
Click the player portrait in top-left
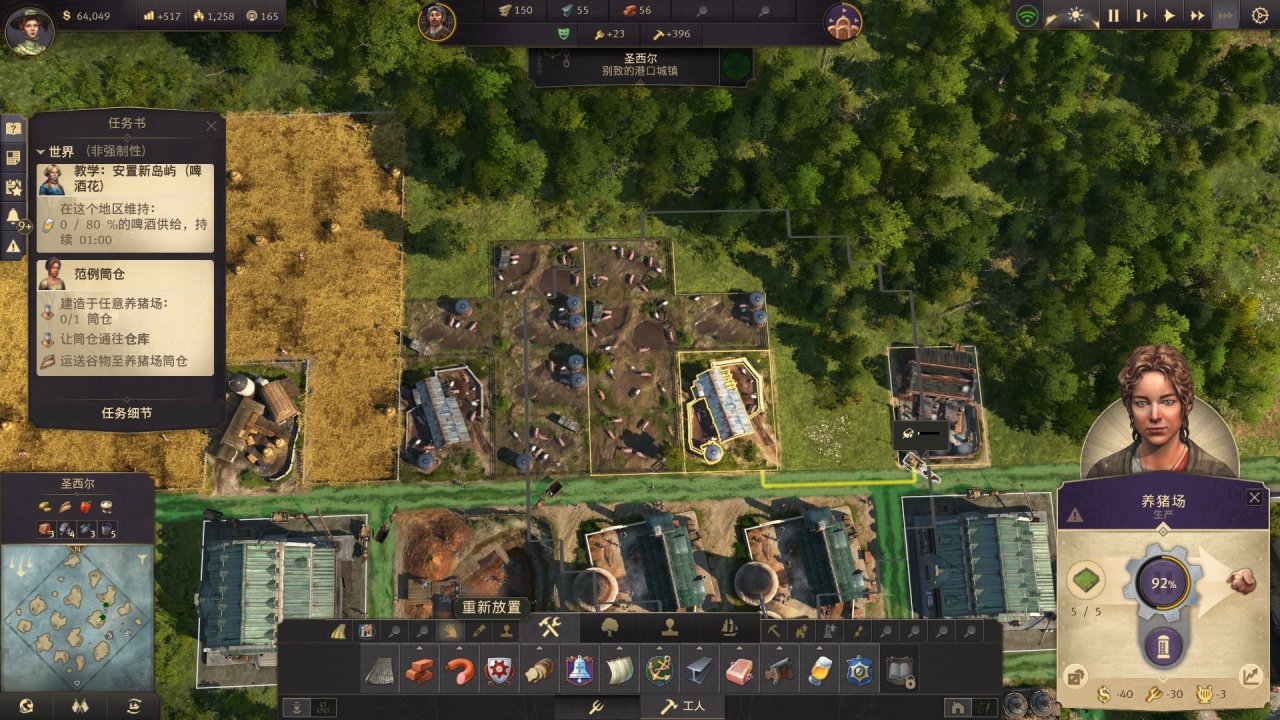(x=29, y=30)
